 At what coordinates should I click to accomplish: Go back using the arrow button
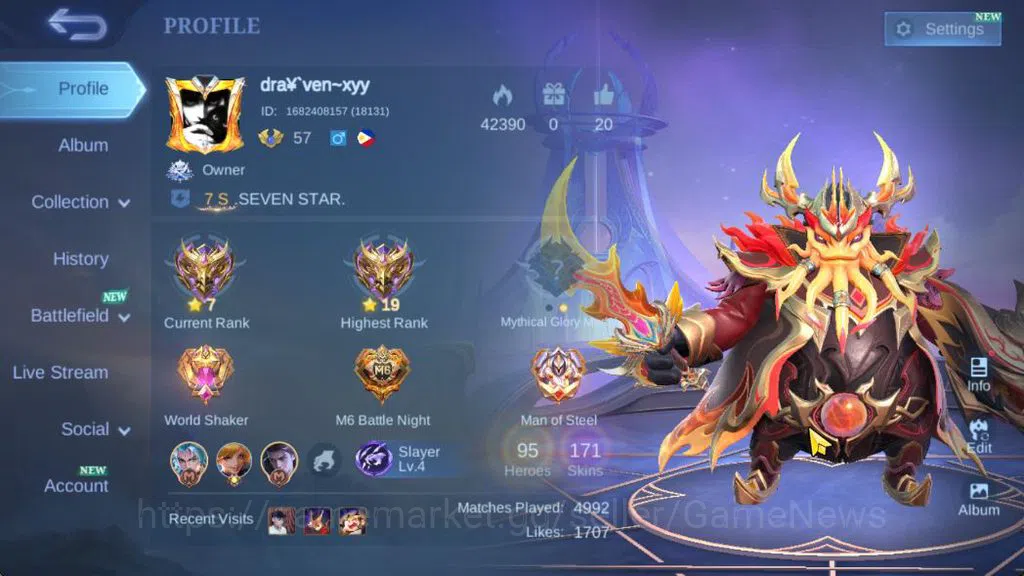pos(76,25)
